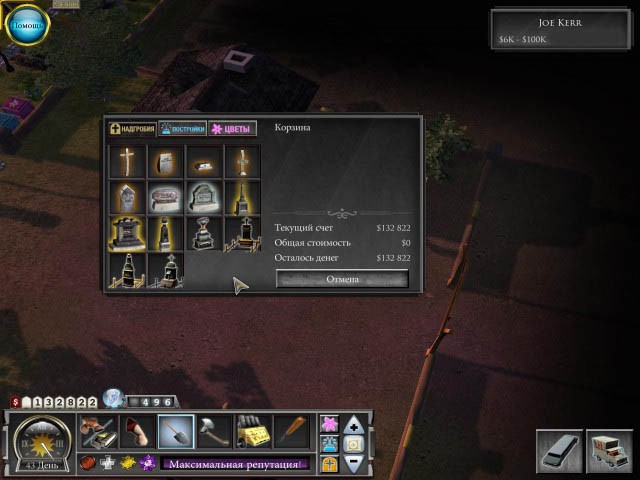Choose the flat grave plaque item
This screenshot has height=480, width=640.
point(203,162)
